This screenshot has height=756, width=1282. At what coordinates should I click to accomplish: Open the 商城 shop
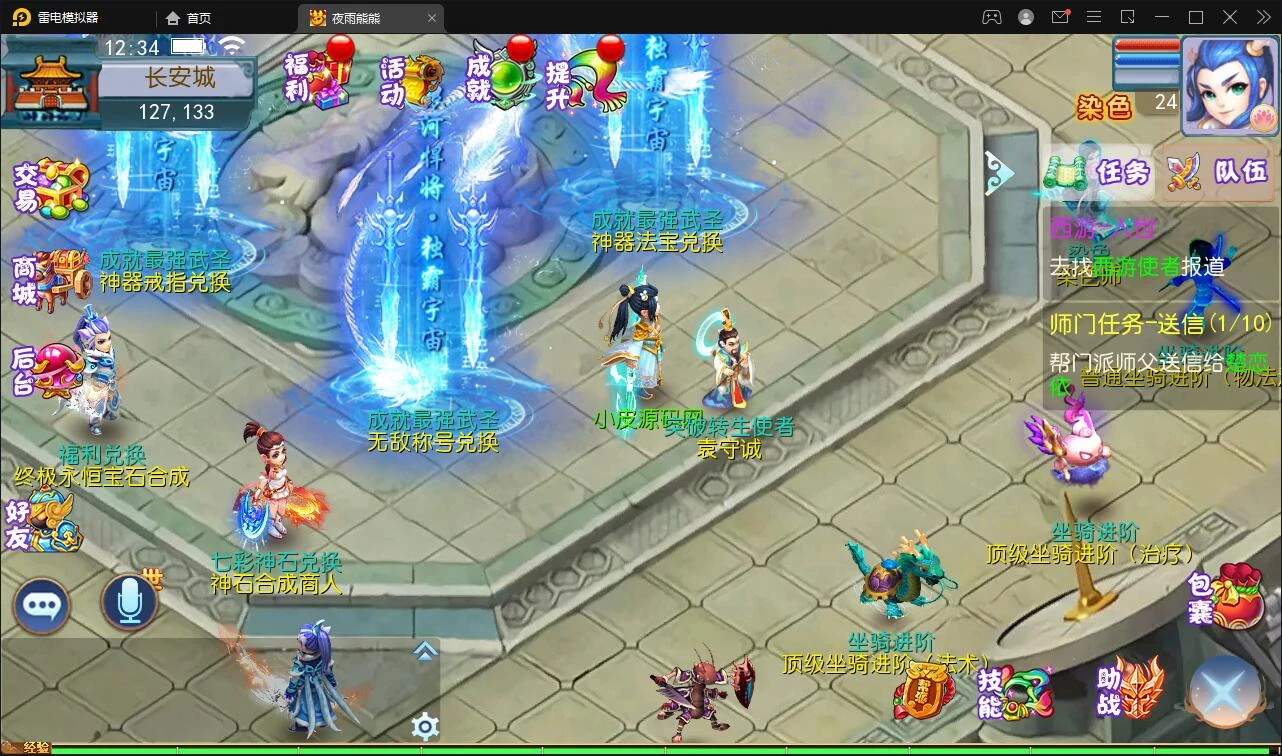point(50,278)
